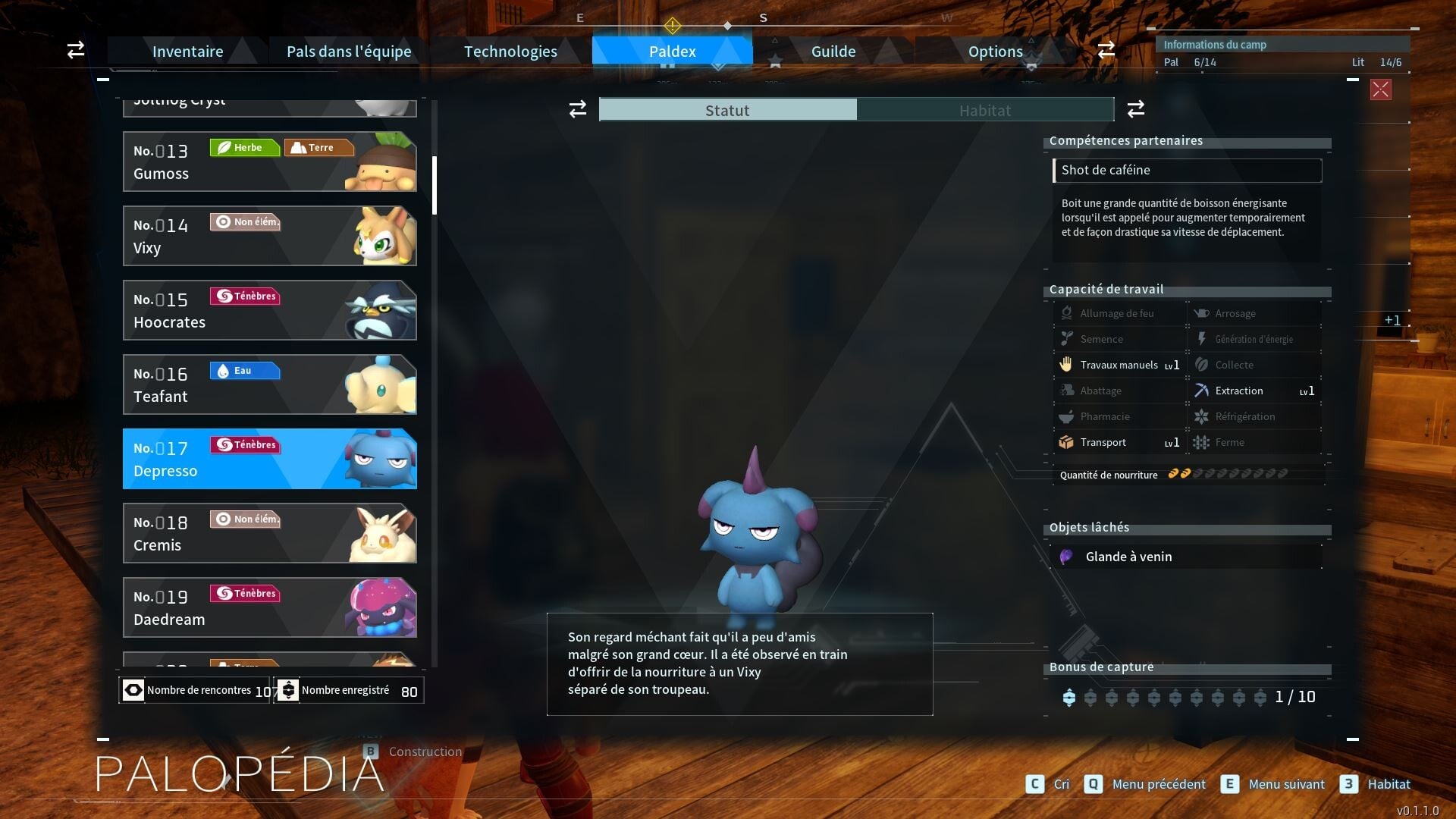Image resolution: width=1456 pixels, height=819 pixels.
Task: Open the Technologies tab
Action: 510,52
